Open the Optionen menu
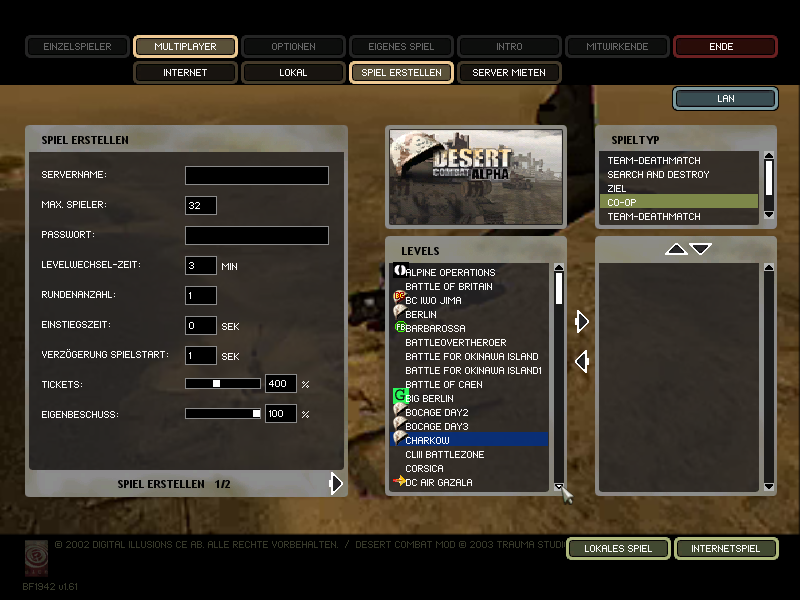This screenshot has width=800, height=600. pyautogui.click(x=293, y=46)
